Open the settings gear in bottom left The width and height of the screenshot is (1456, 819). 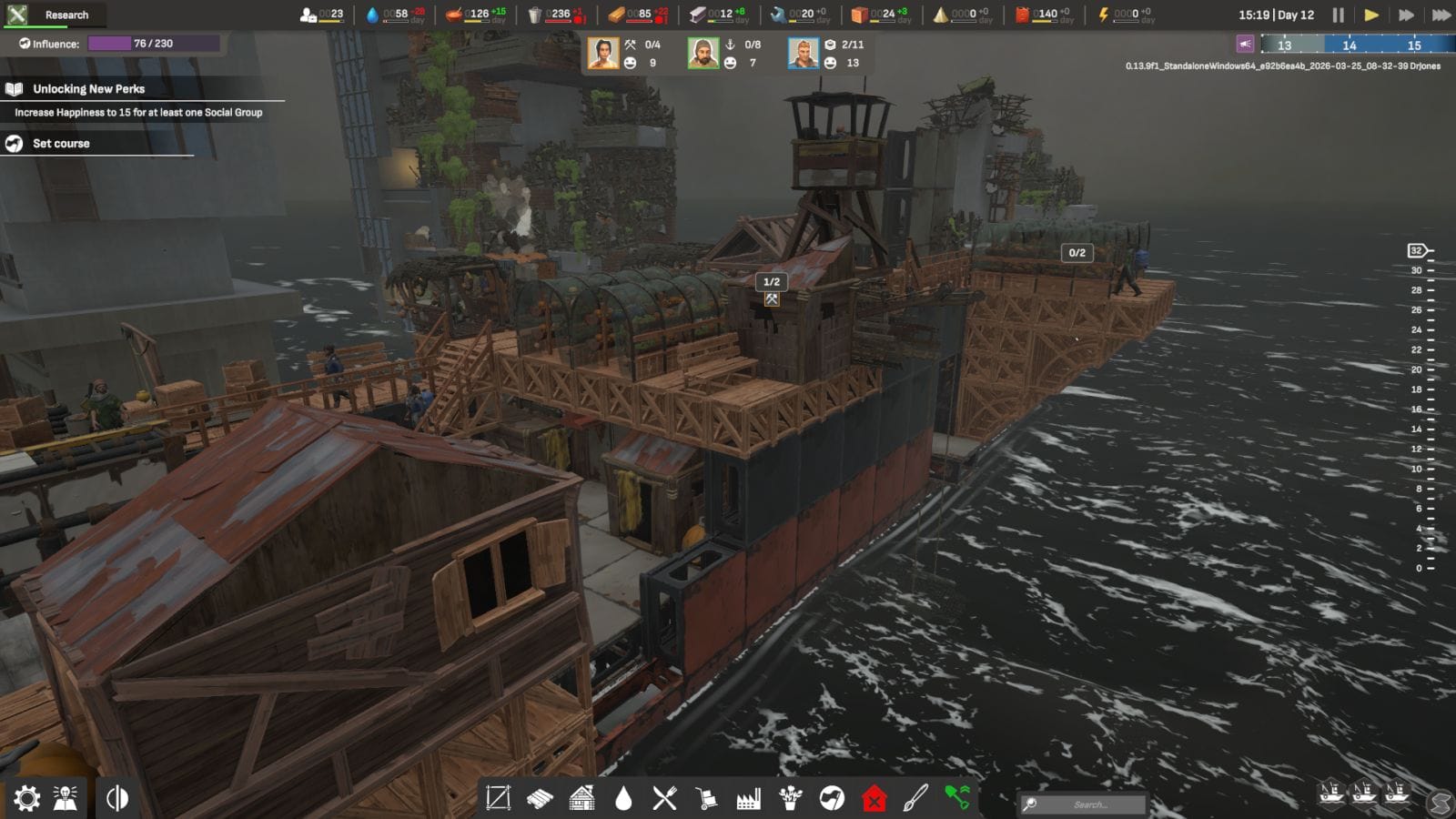27,797
